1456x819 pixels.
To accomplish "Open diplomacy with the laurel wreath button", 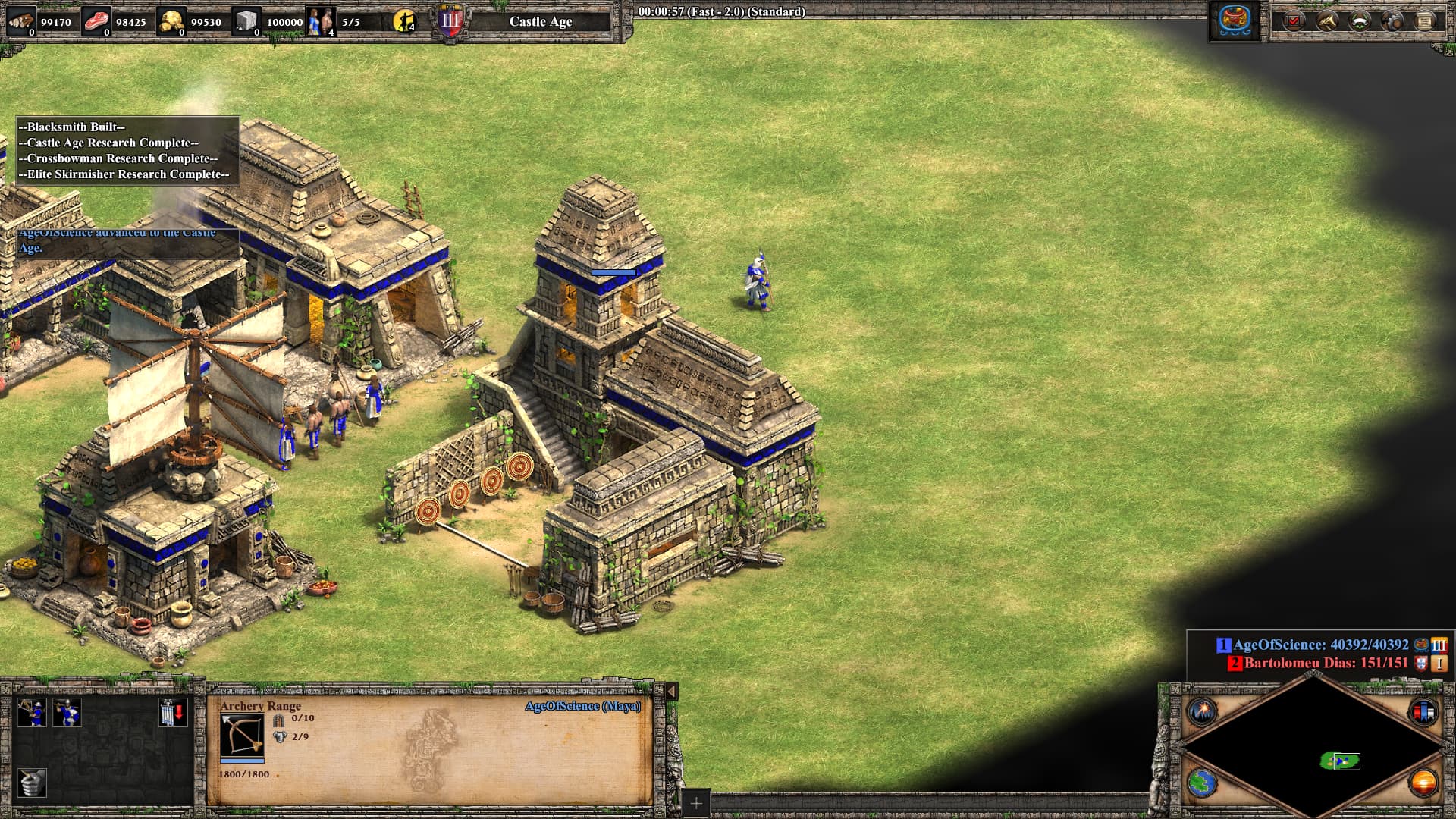I will coord(1360,21).
